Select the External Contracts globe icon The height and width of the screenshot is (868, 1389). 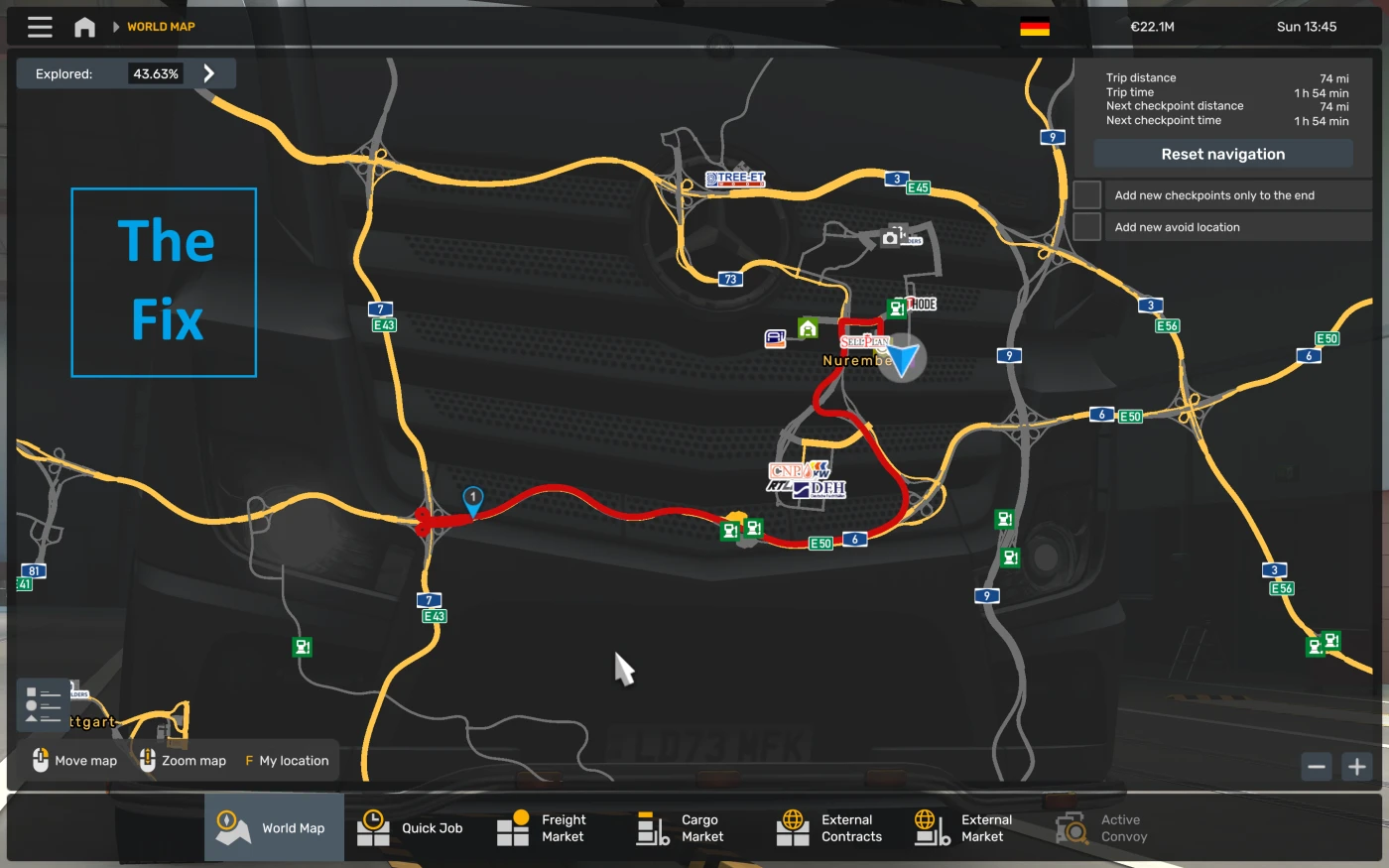793,826
